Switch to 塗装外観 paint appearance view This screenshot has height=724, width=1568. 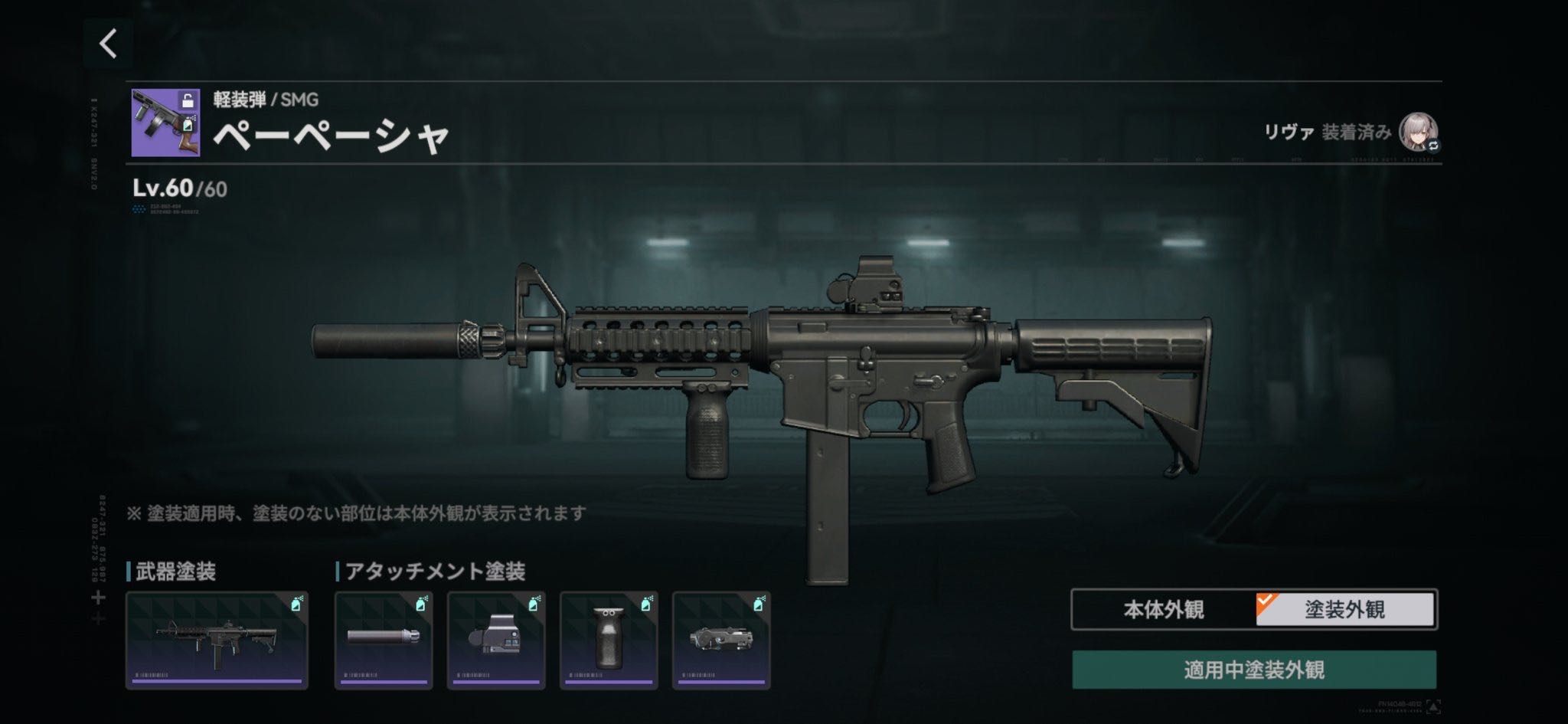(1345, 610)
